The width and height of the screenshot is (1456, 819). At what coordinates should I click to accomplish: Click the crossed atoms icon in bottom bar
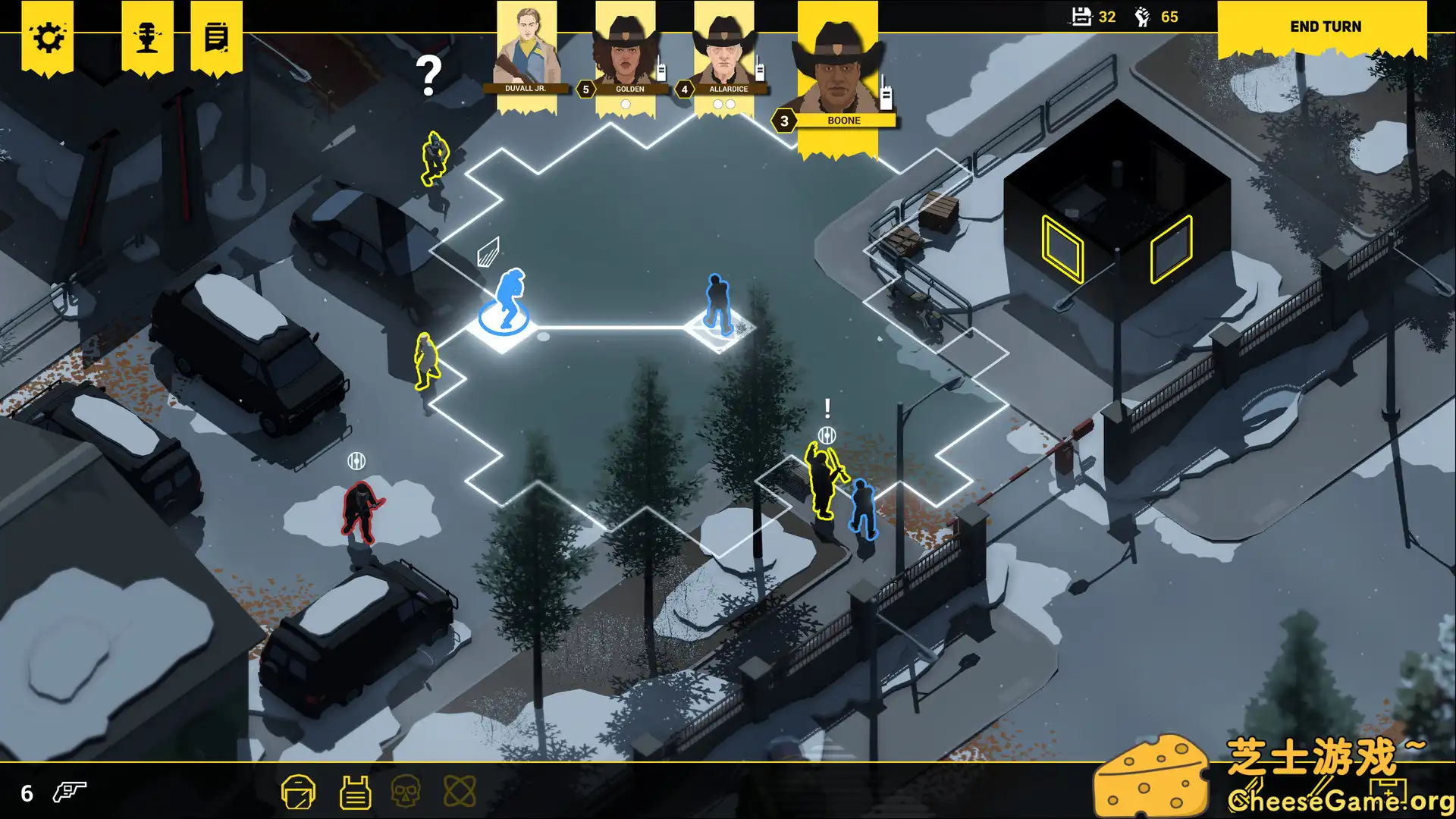461,791
